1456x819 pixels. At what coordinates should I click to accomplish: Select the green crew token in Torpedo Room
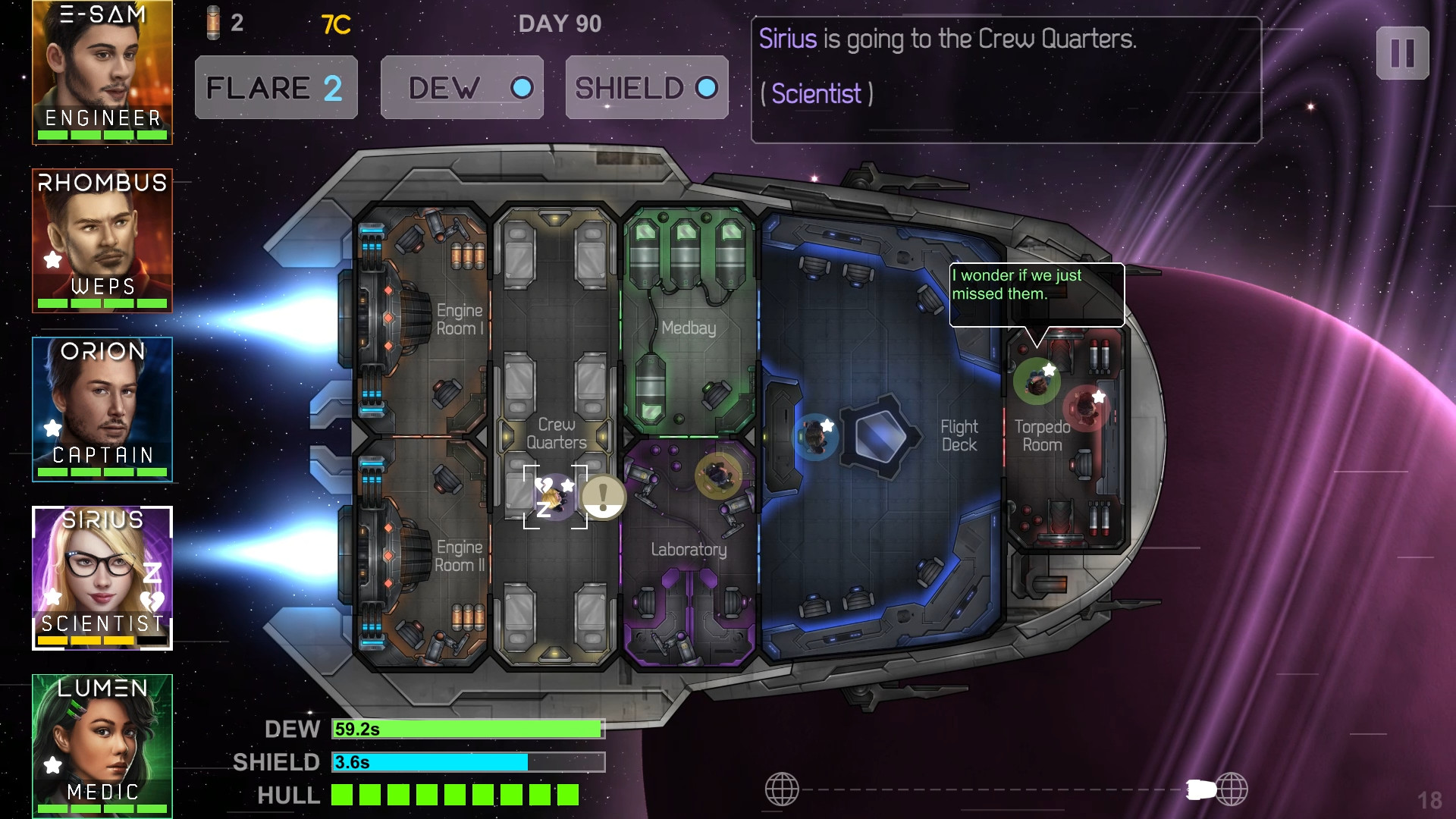tap(1036, 381)
